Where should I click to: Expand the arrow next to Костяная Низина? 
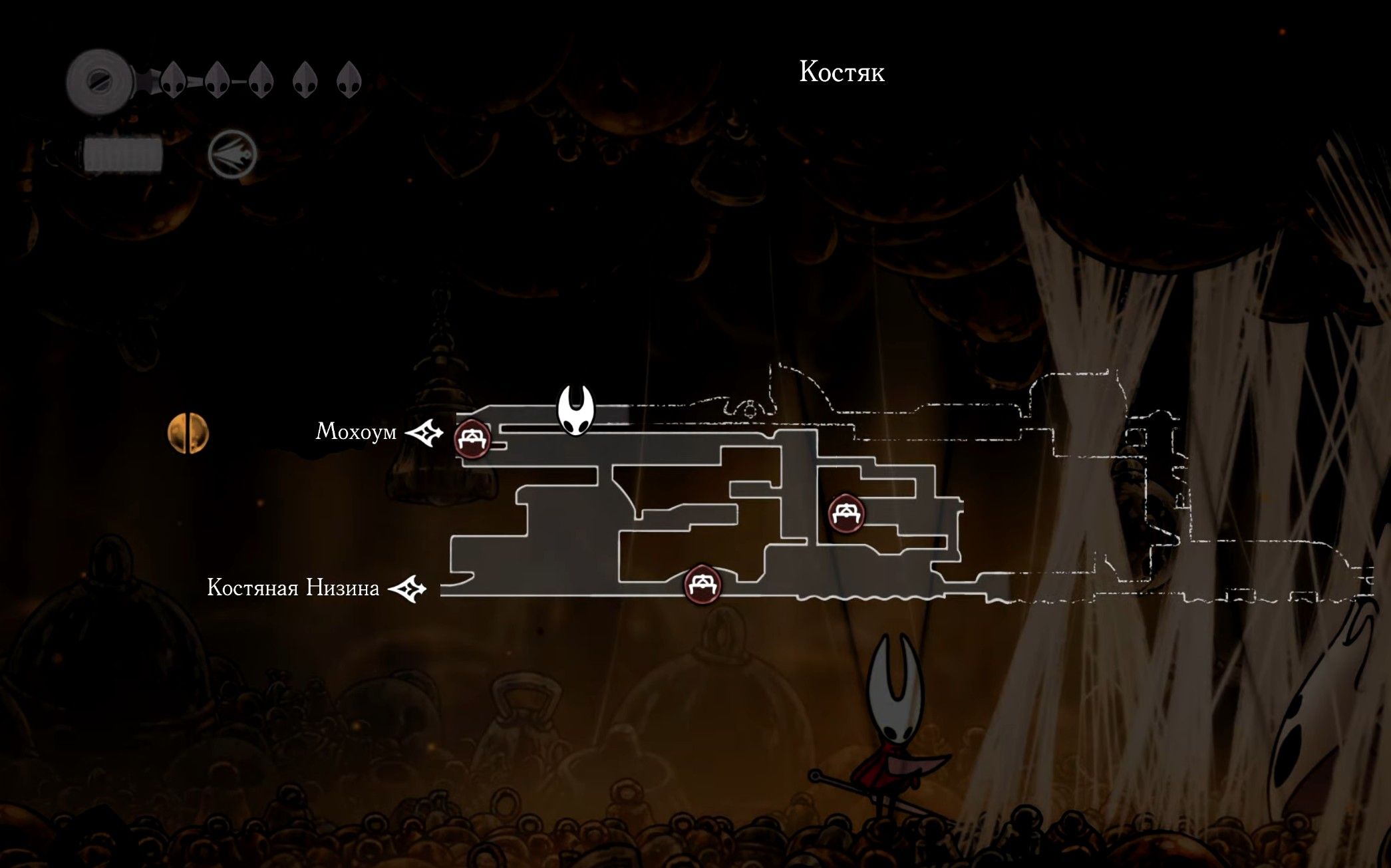[x=410, y=588]
